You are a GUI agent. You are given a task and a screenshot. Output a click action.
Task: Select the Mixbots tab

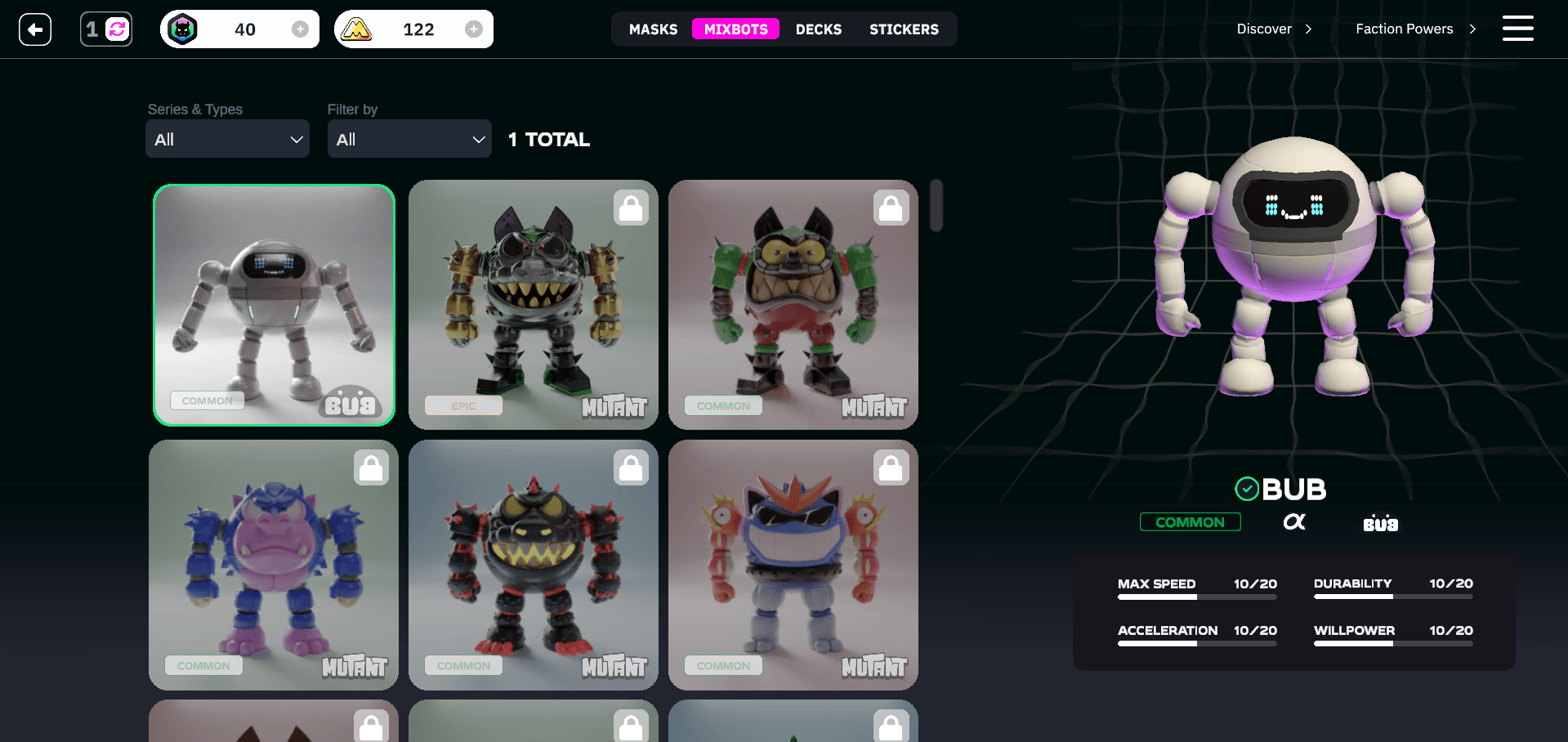point(735,29)
